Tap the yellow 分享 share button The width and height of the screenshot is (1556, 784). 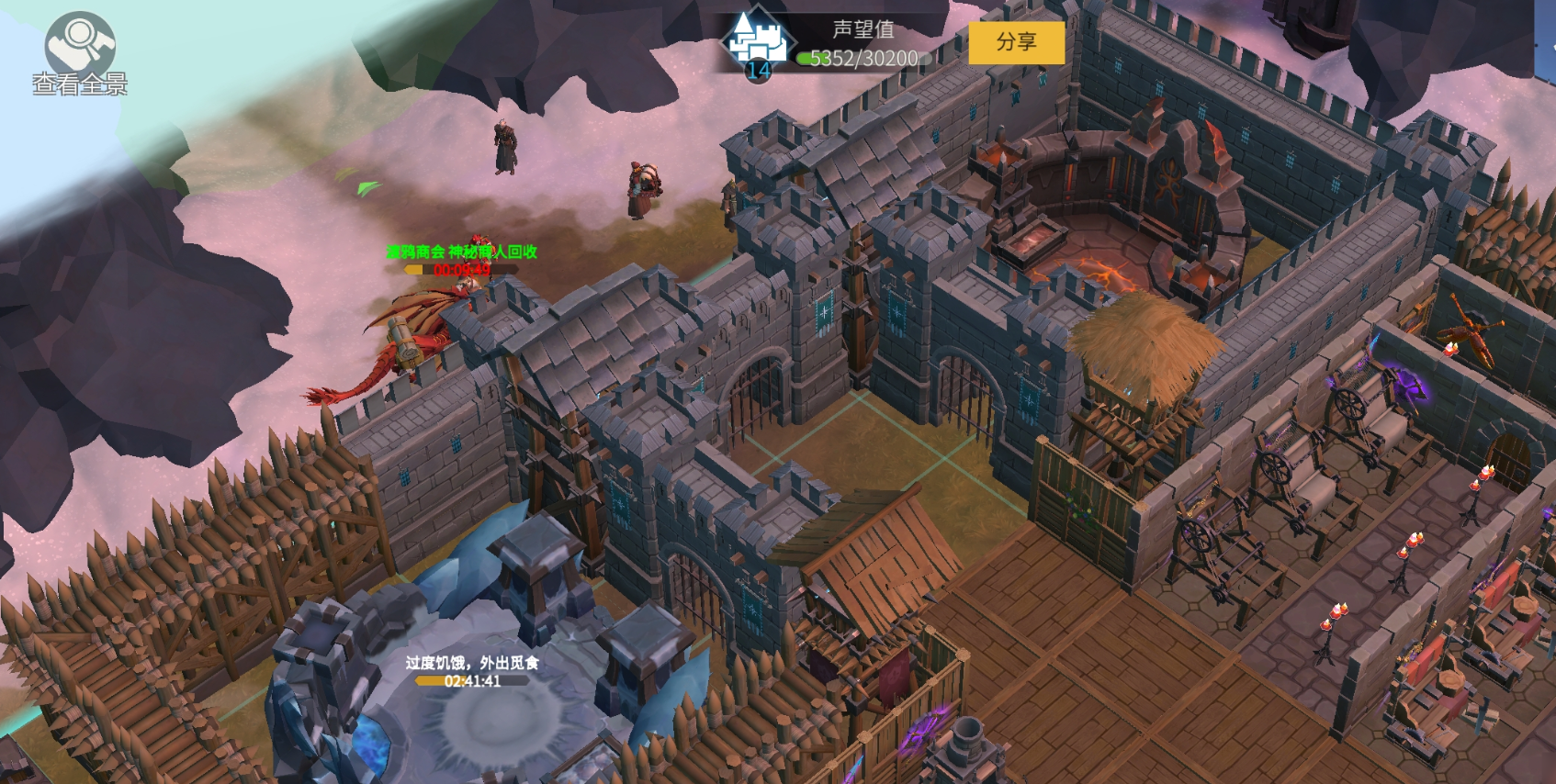(x=1016, y=42)
